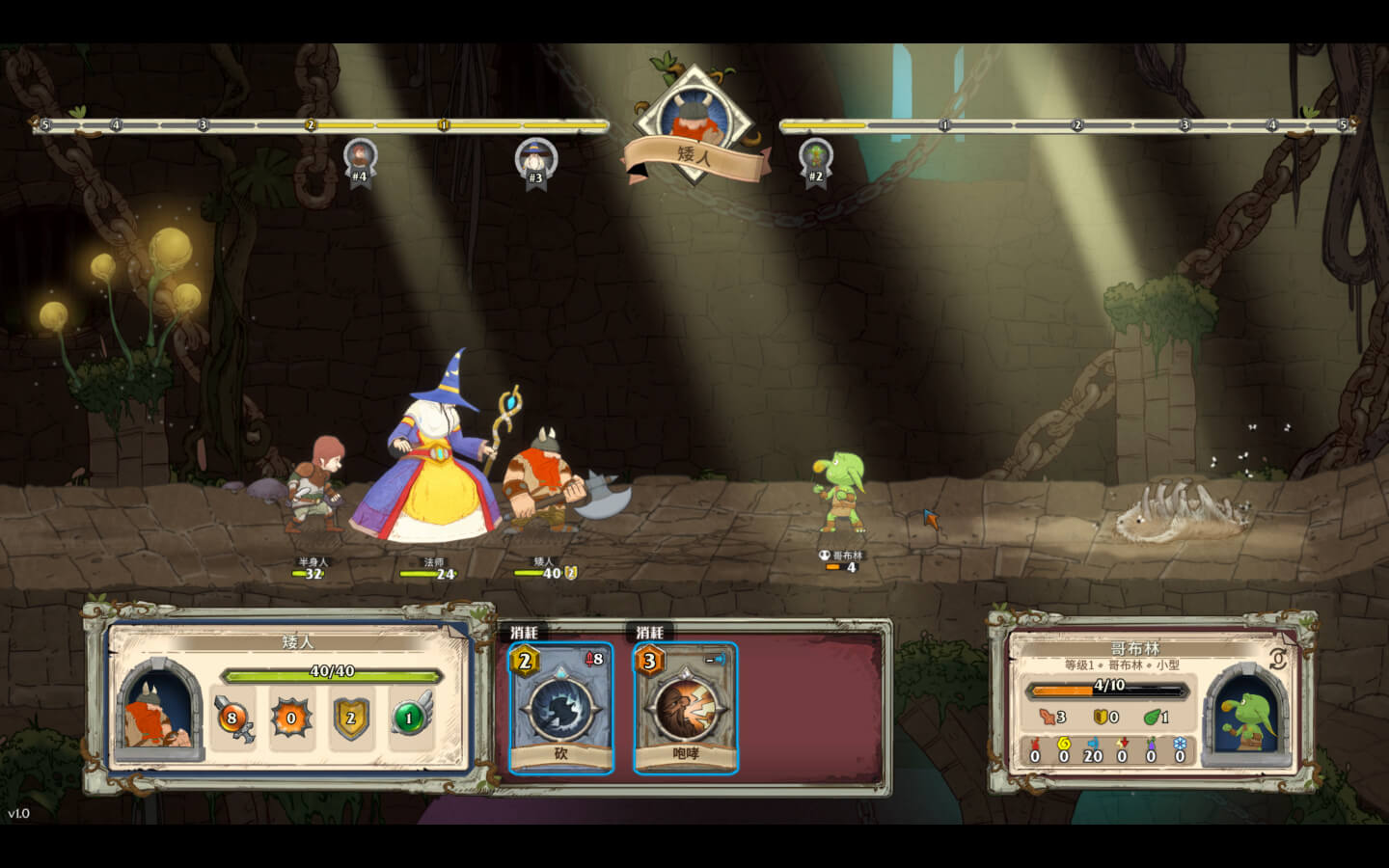Select the #4 halfling turn-order token
The width and height of the screenshot is (1389, 868).
click(360, 157)
